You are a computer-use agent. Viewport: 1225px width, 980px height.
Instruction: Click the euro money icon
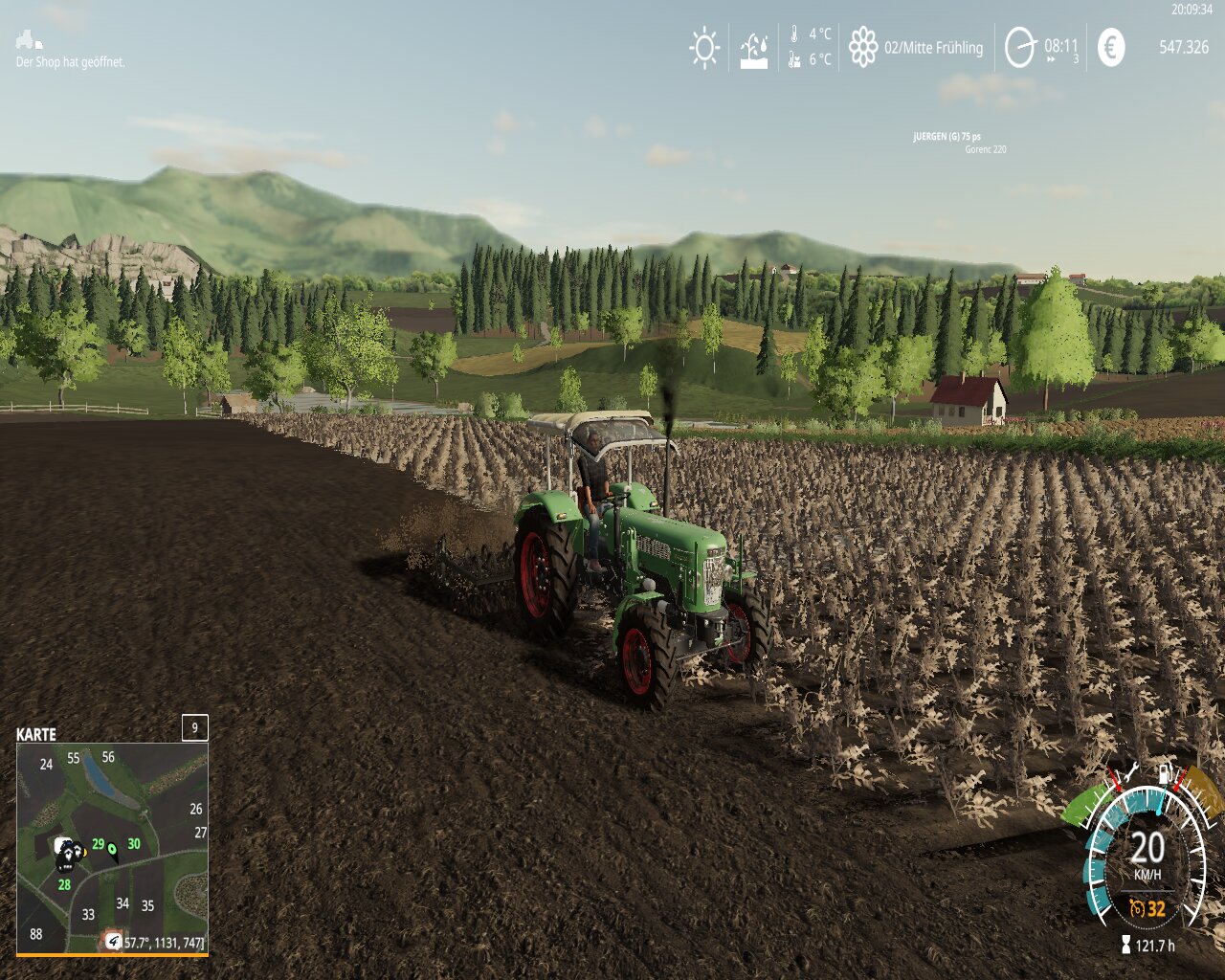coord(1111,47)
